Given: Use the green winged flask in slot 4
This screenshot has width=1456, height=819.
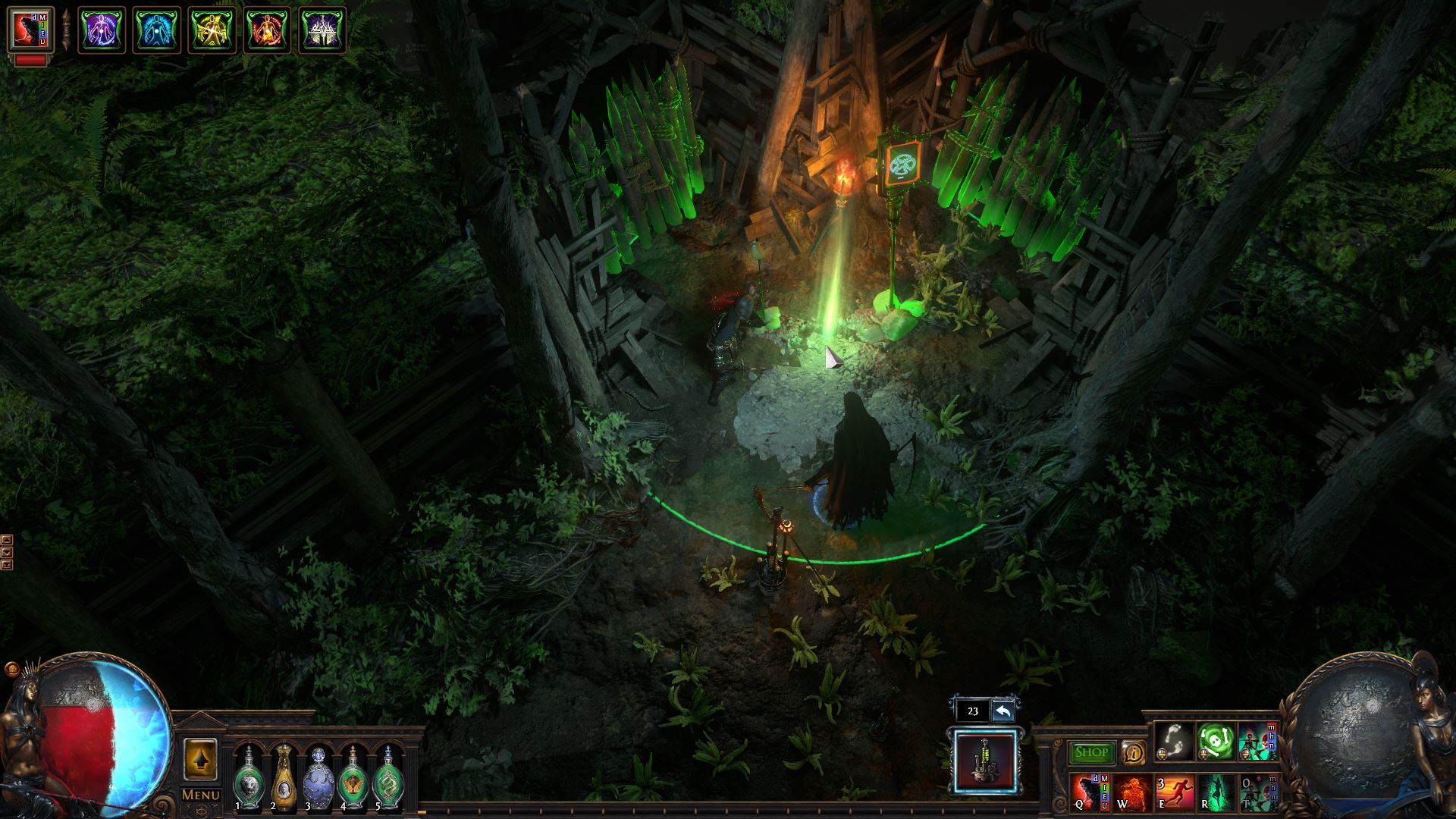Looking at the screenshot, I should click(x=353, y=780).
